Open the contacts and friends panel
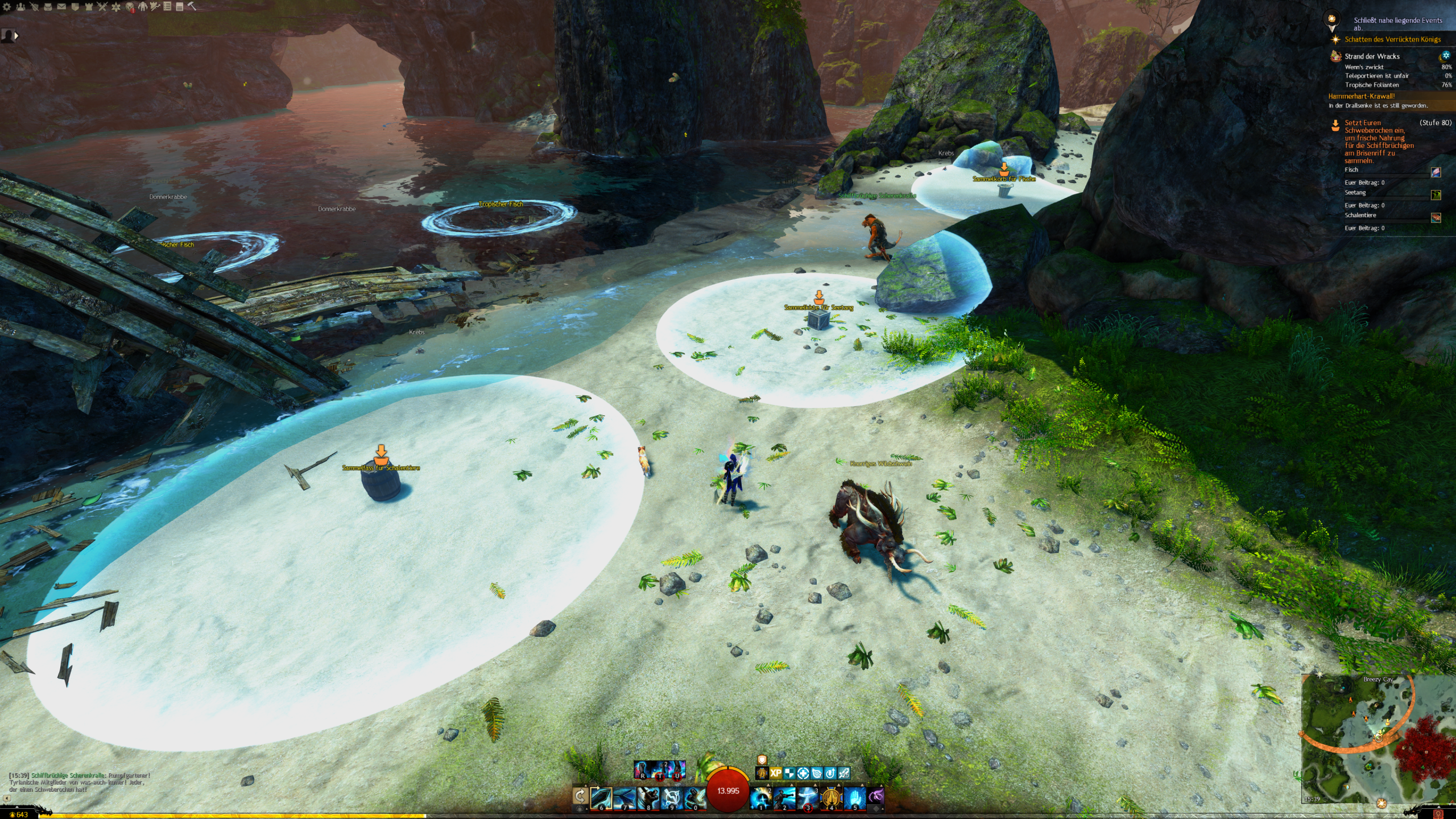Viewport: 1456px width, 819px height. (x=20, y=7)
